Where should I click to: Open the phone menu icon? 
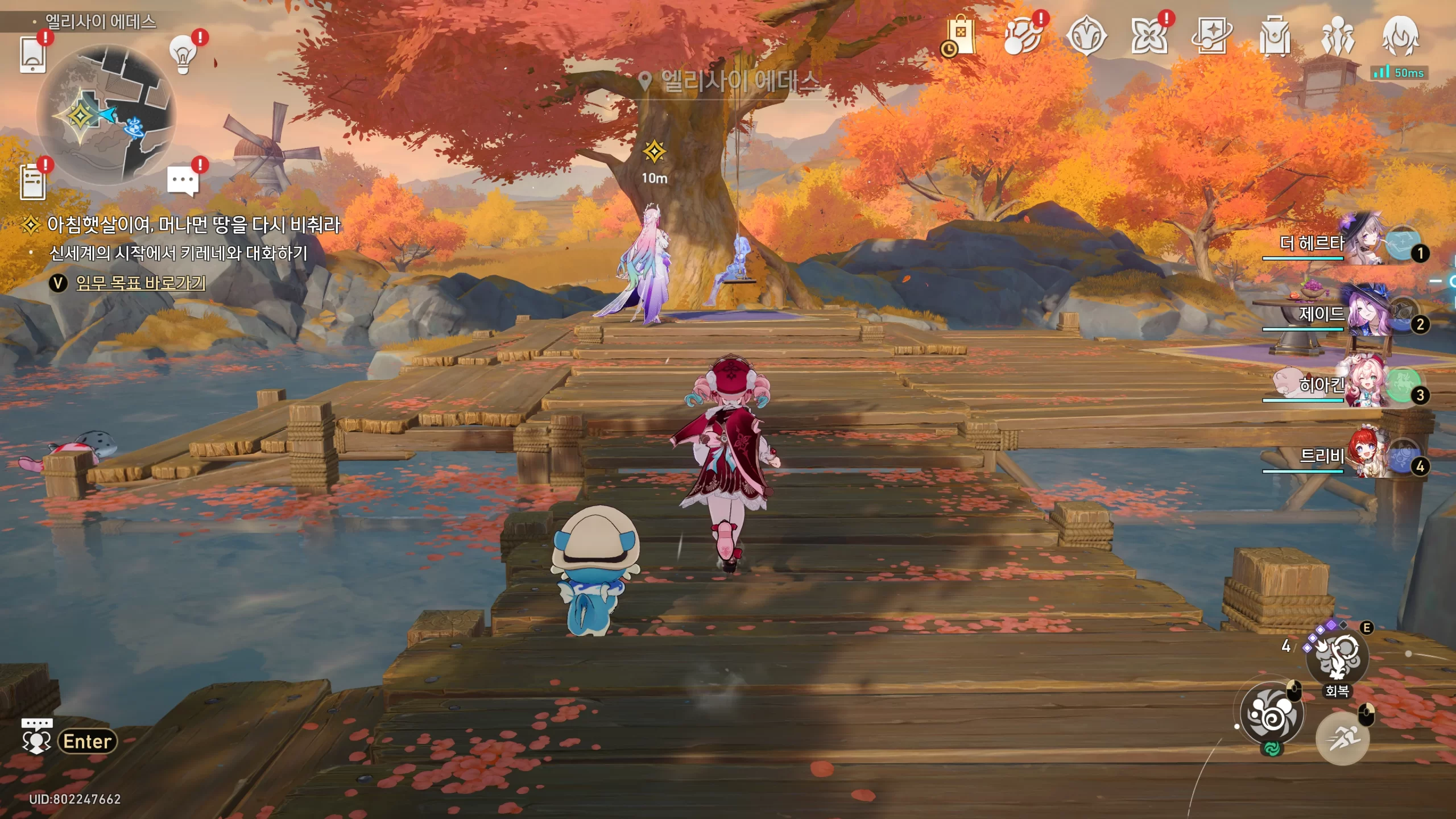(x=32, y=54)
